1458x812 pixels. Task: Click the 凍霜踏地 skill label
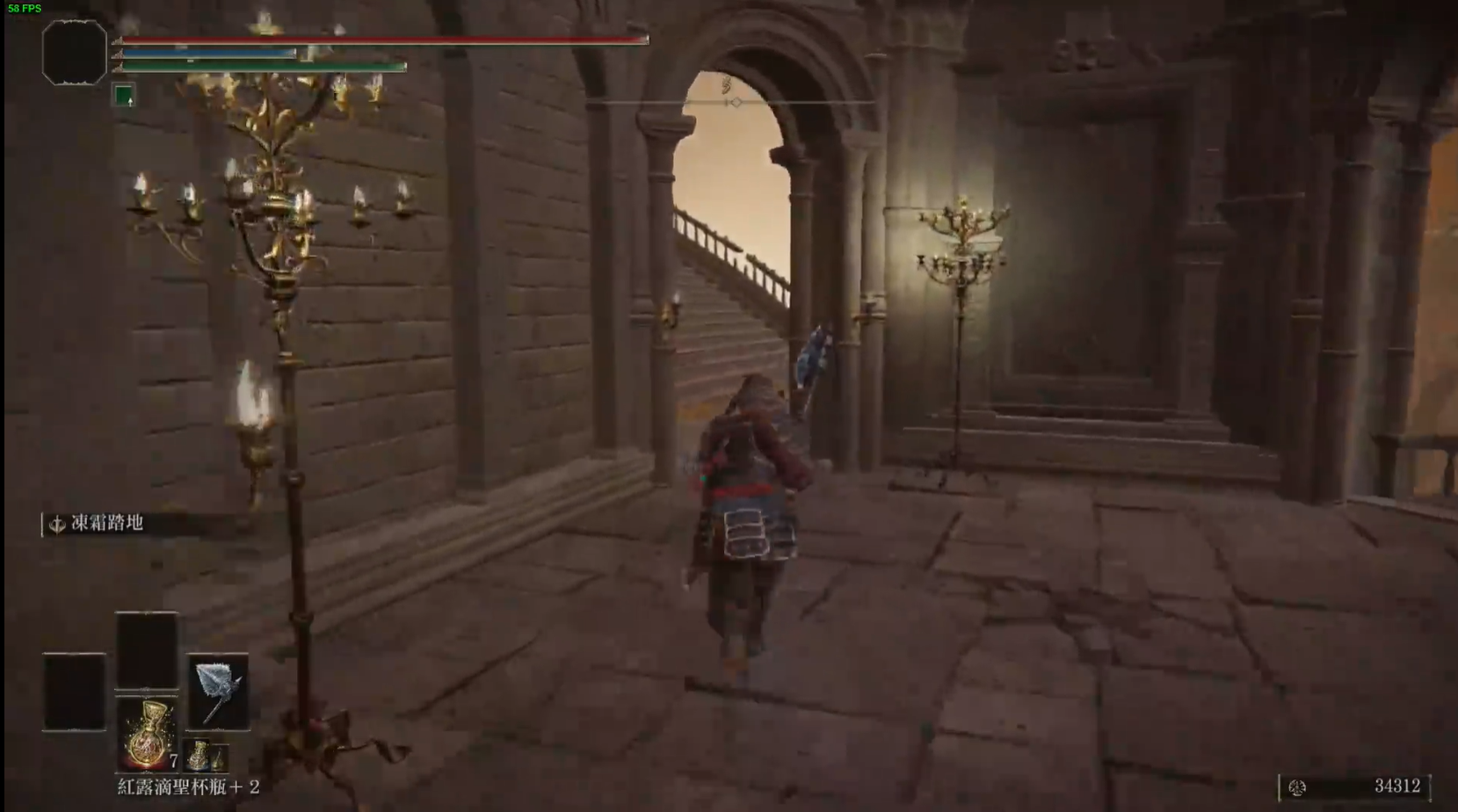click(x=106, y=524)
